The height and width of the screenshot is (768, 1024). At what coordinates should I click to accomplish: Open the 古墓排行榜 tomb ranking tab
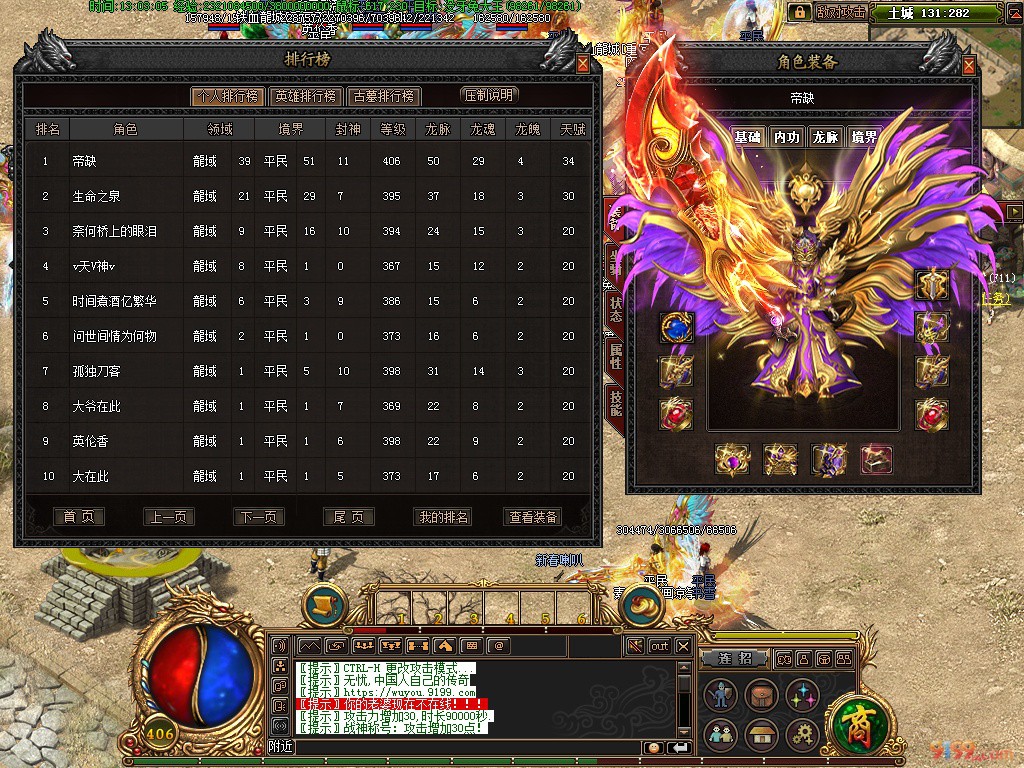point(384,96)
